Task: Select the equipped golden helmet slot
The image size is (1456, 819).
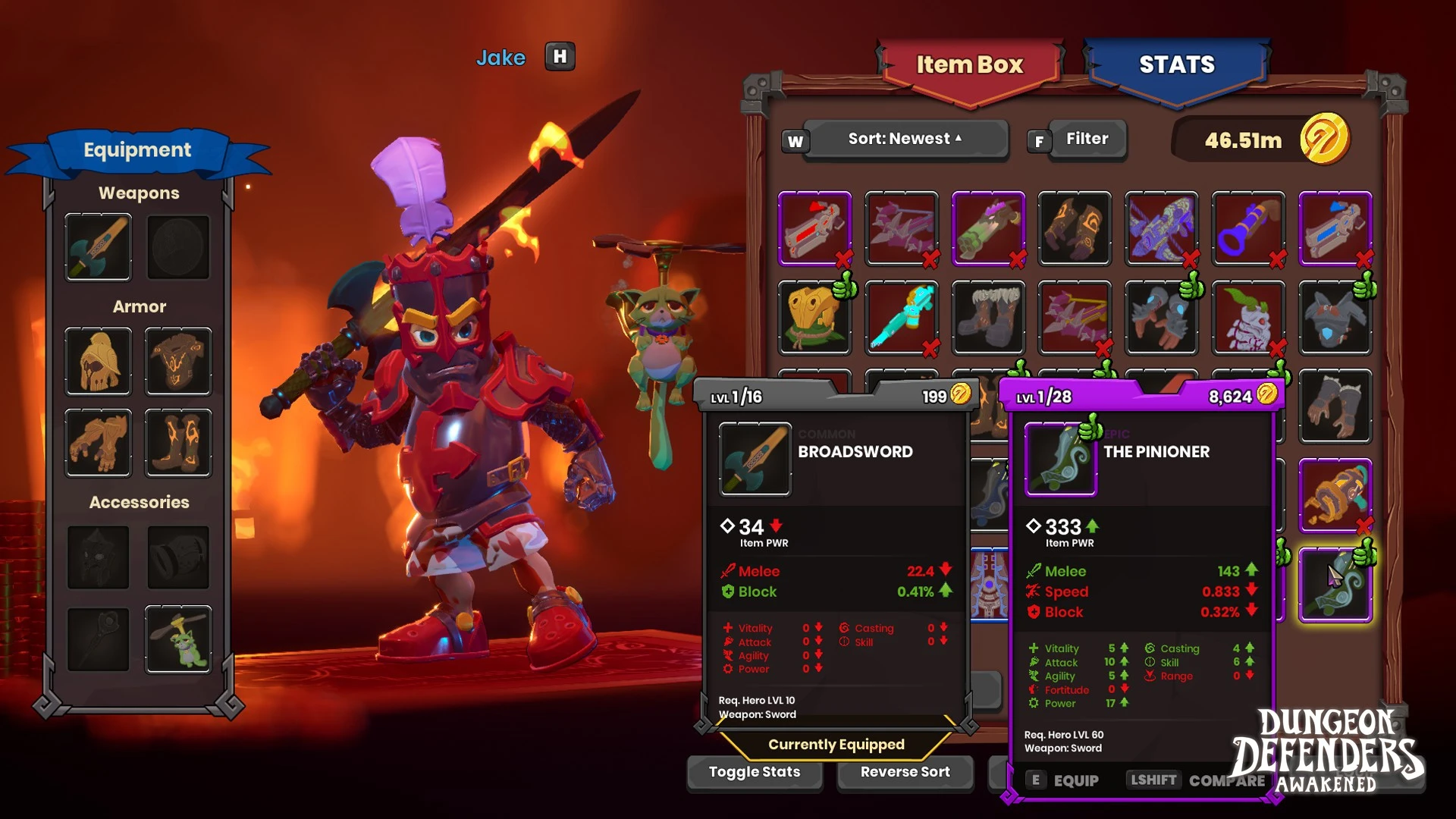Action: tap(98, 362)
